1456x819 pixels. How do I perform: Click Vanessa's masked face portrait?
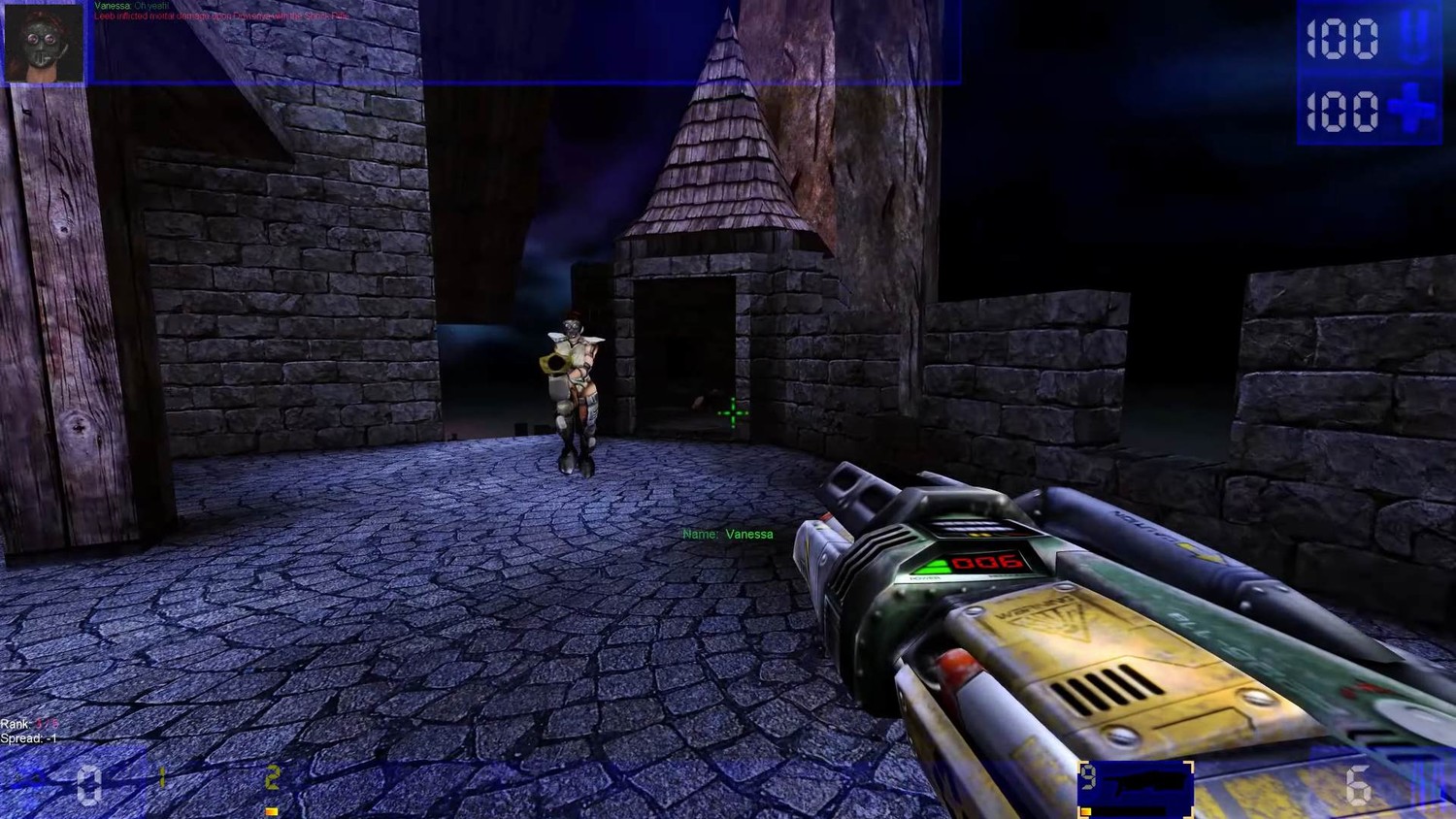[45, 43]
